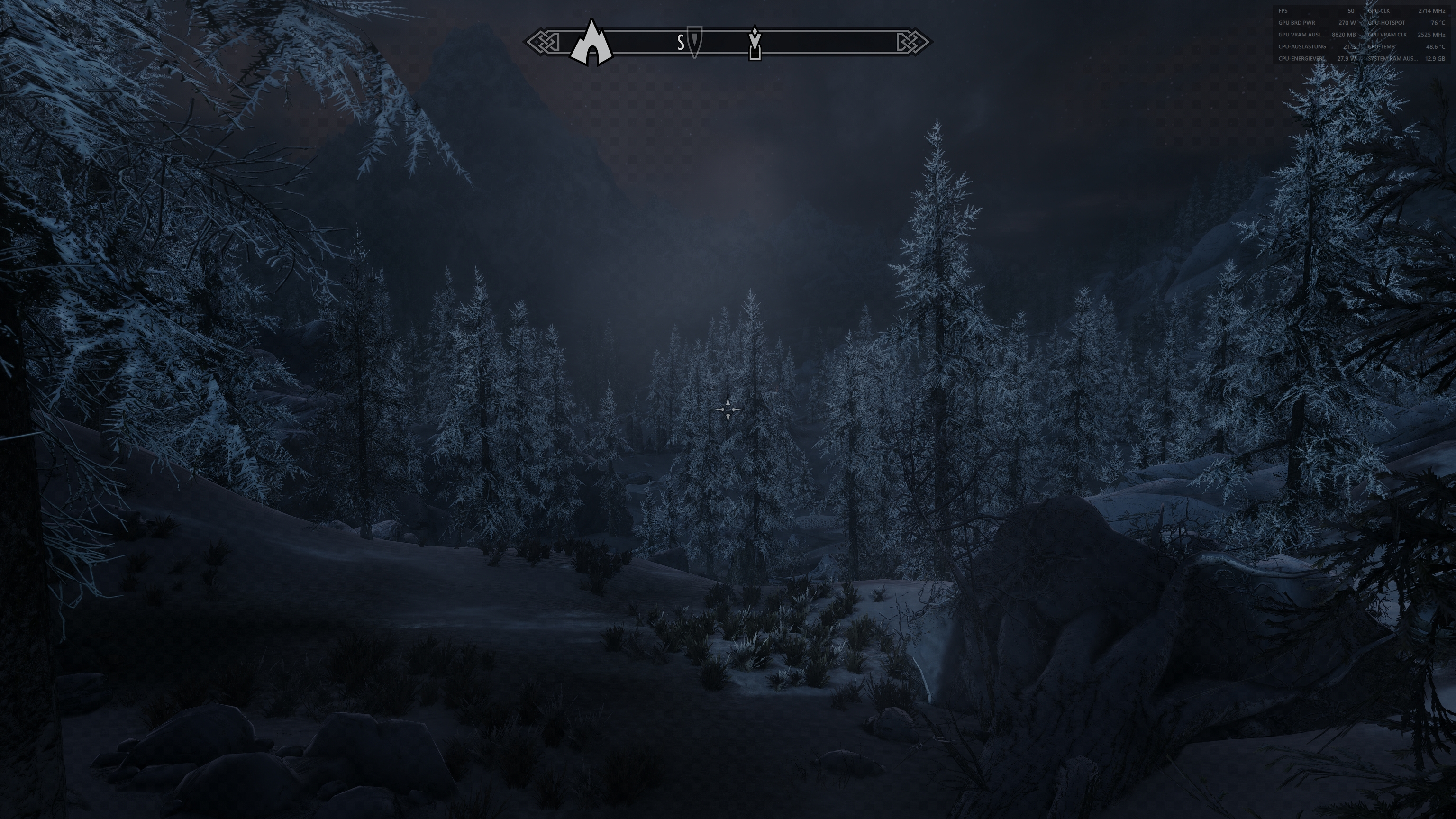Click the undiscovered landmark marker on the compass

pyautogui.click(x=754, y=53)
